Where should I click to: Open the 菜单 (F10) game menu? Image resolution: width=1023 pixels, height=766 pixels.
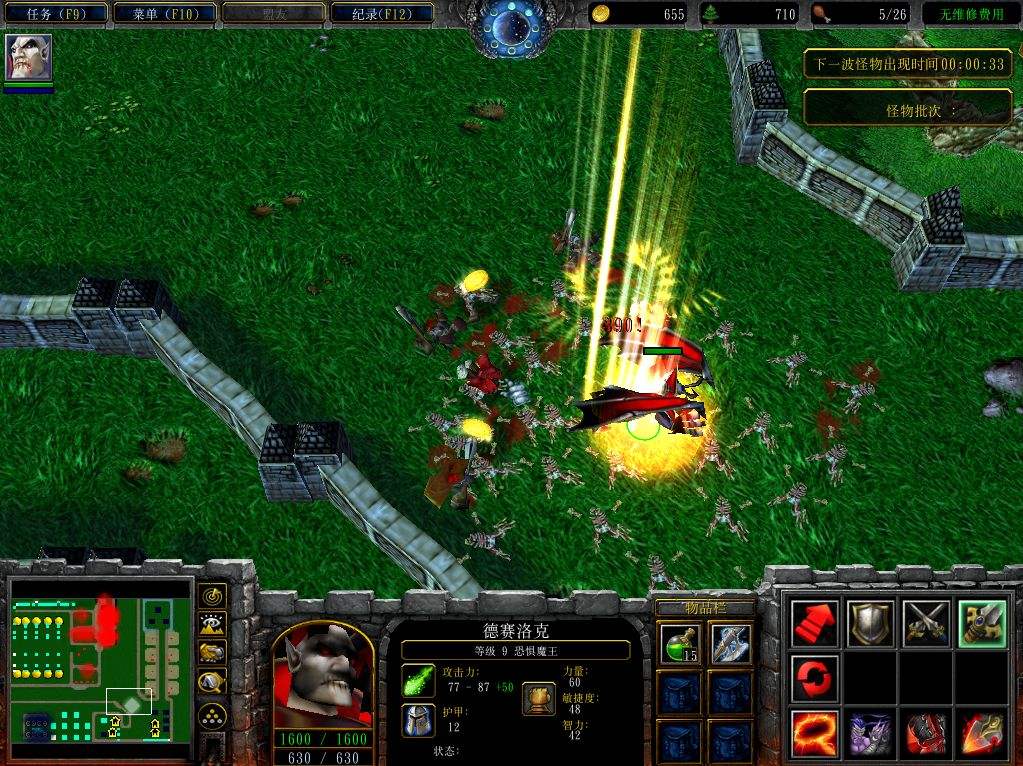pyautogui.click(x=160, y=14)
